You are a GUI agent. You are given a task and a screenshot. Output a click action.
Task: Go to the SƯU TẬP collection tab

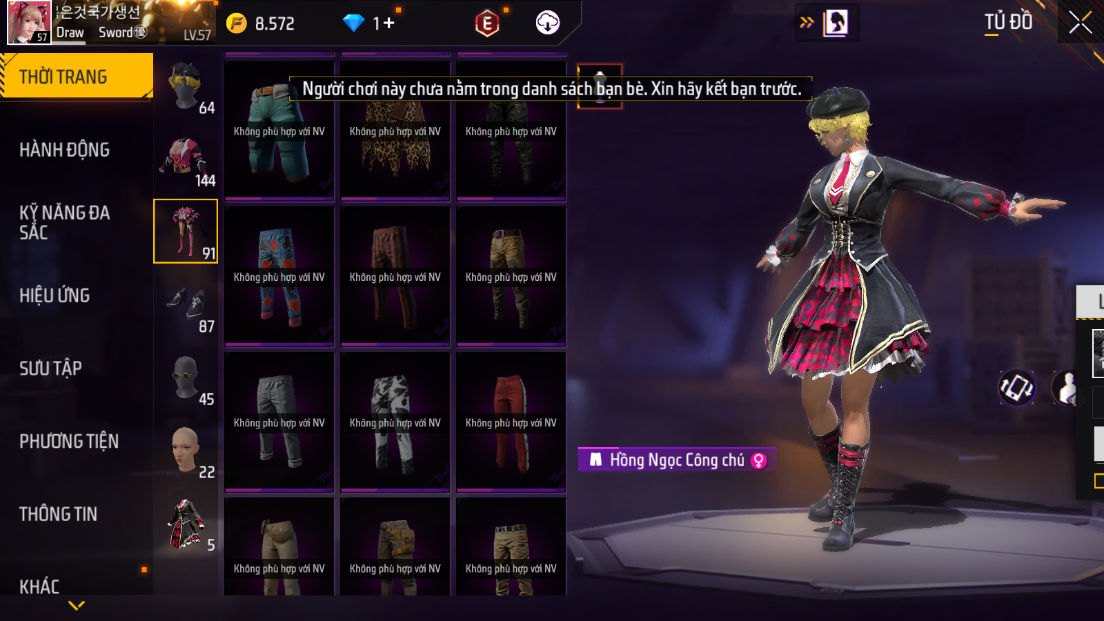[50, 369]
